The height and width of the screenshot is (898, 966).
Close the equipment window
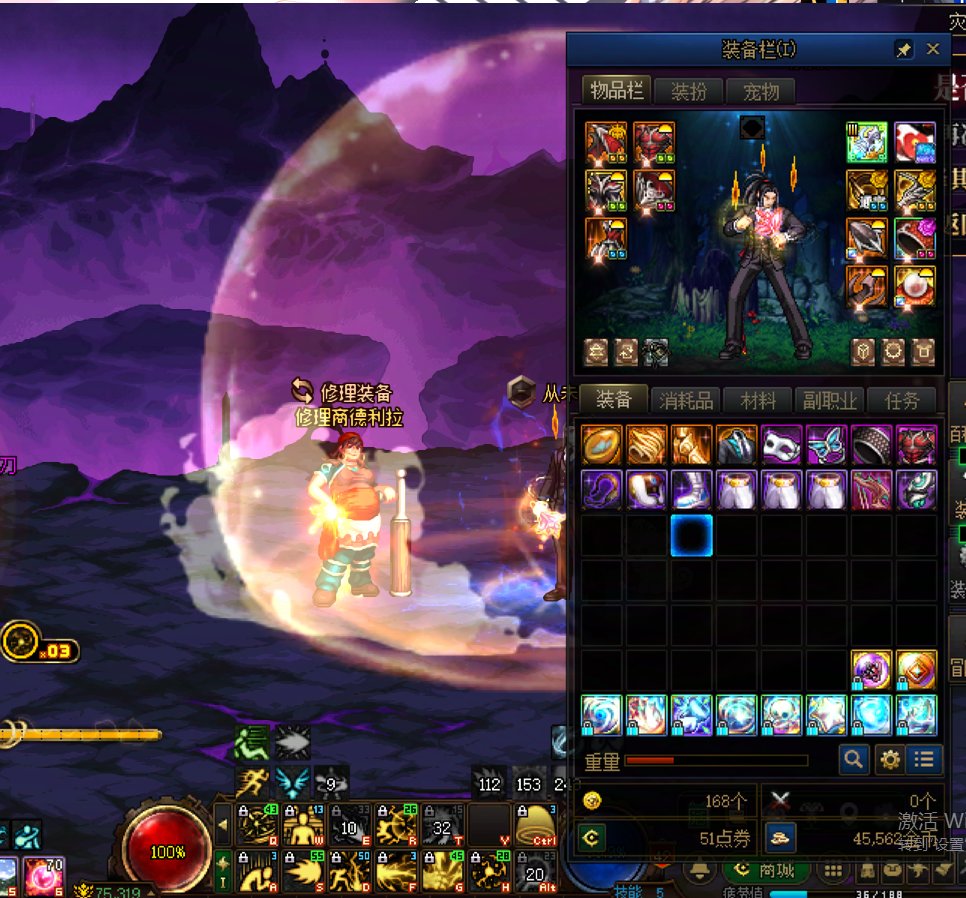933,49
